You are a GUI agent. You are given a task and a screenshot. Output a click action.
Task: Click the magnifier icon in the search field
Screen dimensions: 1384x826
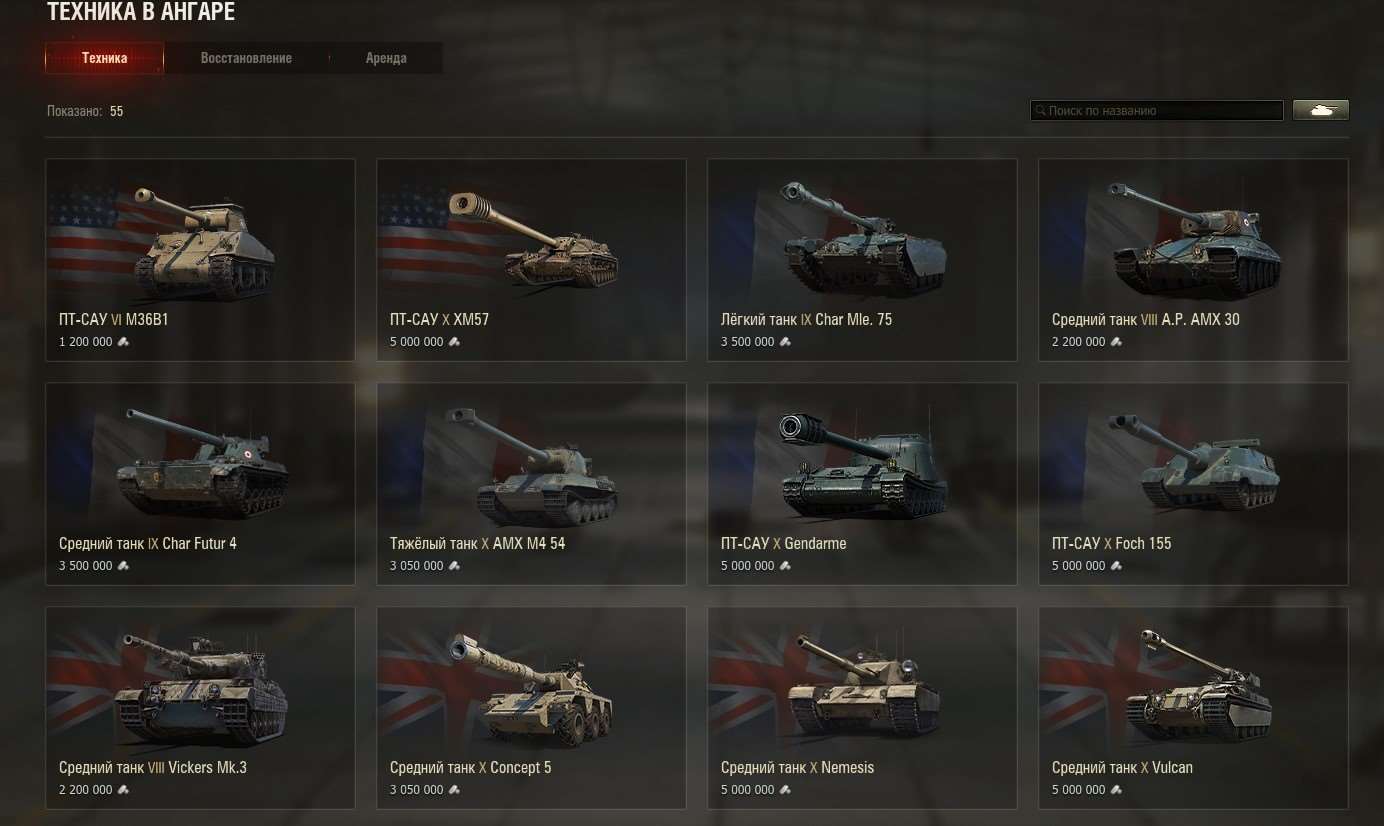point(1041,110)
